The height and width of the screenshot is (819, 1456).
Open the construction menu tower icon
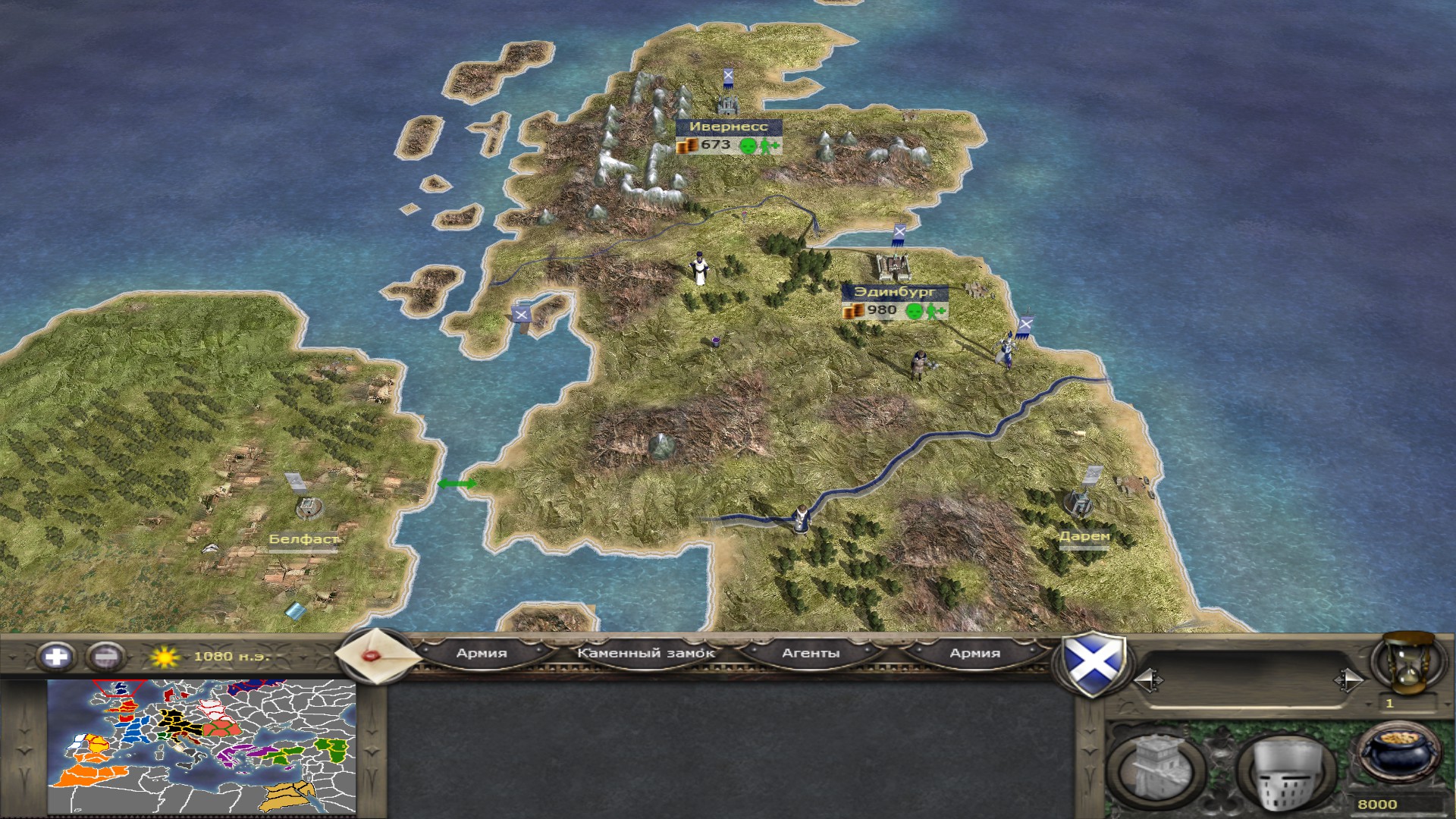click(x=1156, y=770)
